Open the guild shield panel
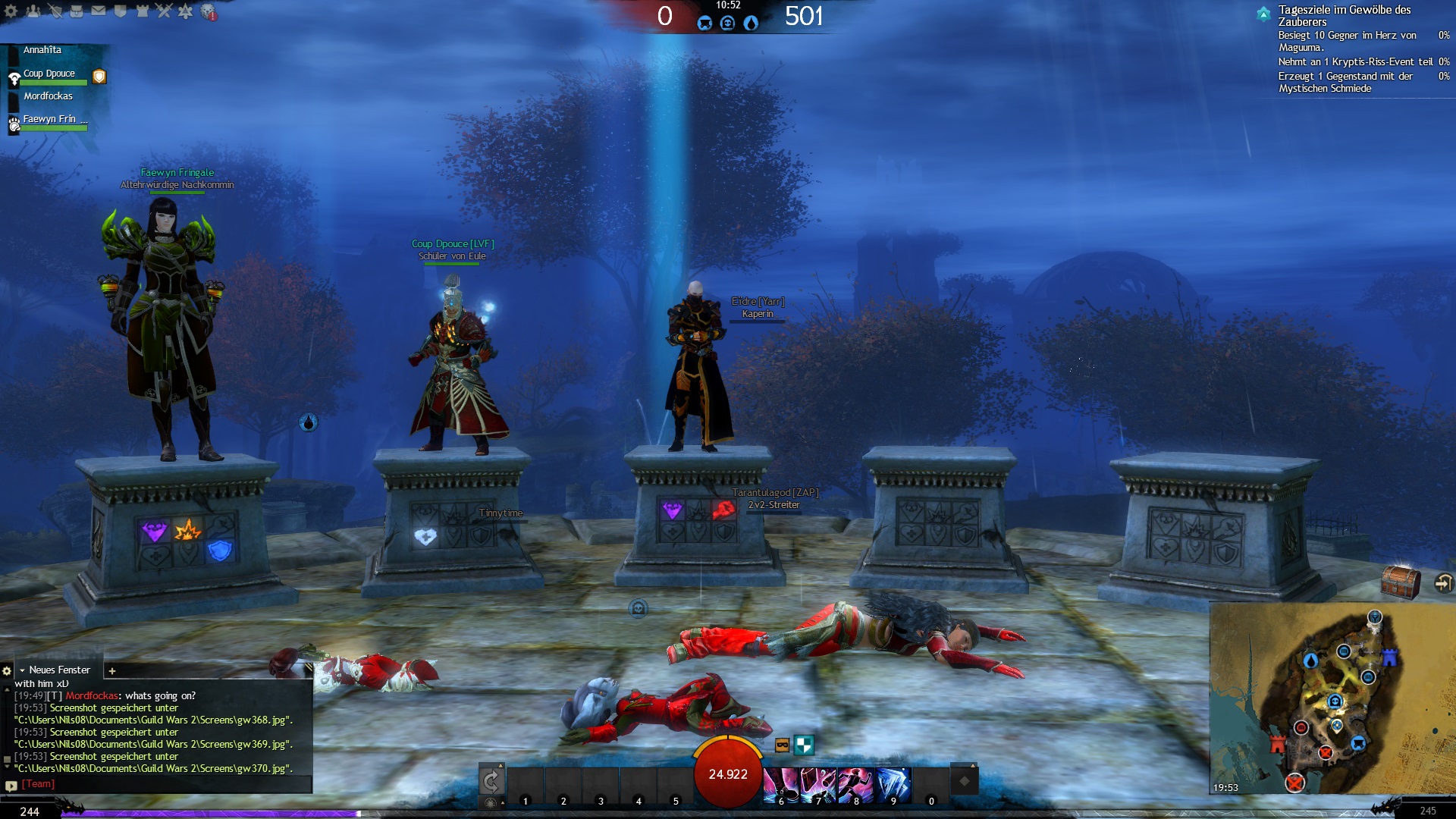The height and width of the screenshot is (819, 1456). coord(120,11)
